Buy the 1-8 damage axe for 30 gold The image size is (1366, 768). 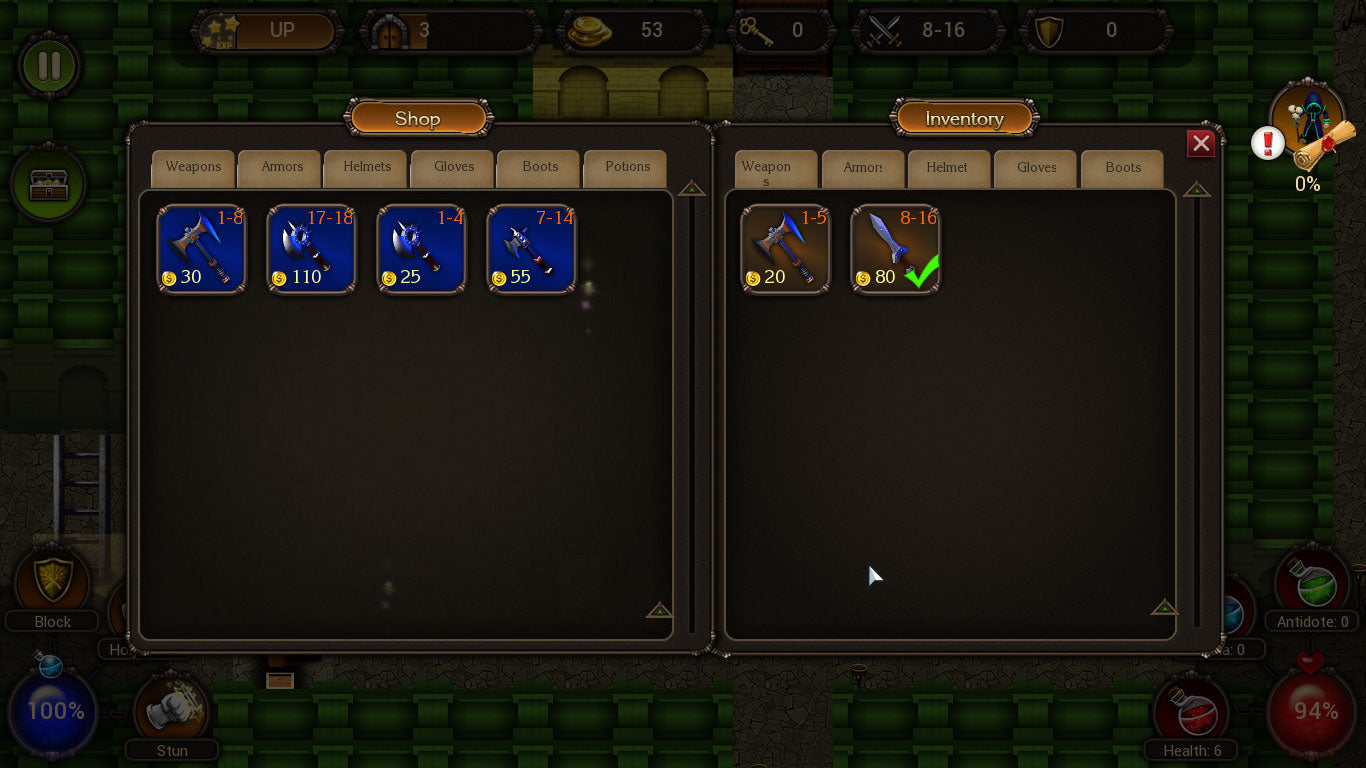coord(202,250)
